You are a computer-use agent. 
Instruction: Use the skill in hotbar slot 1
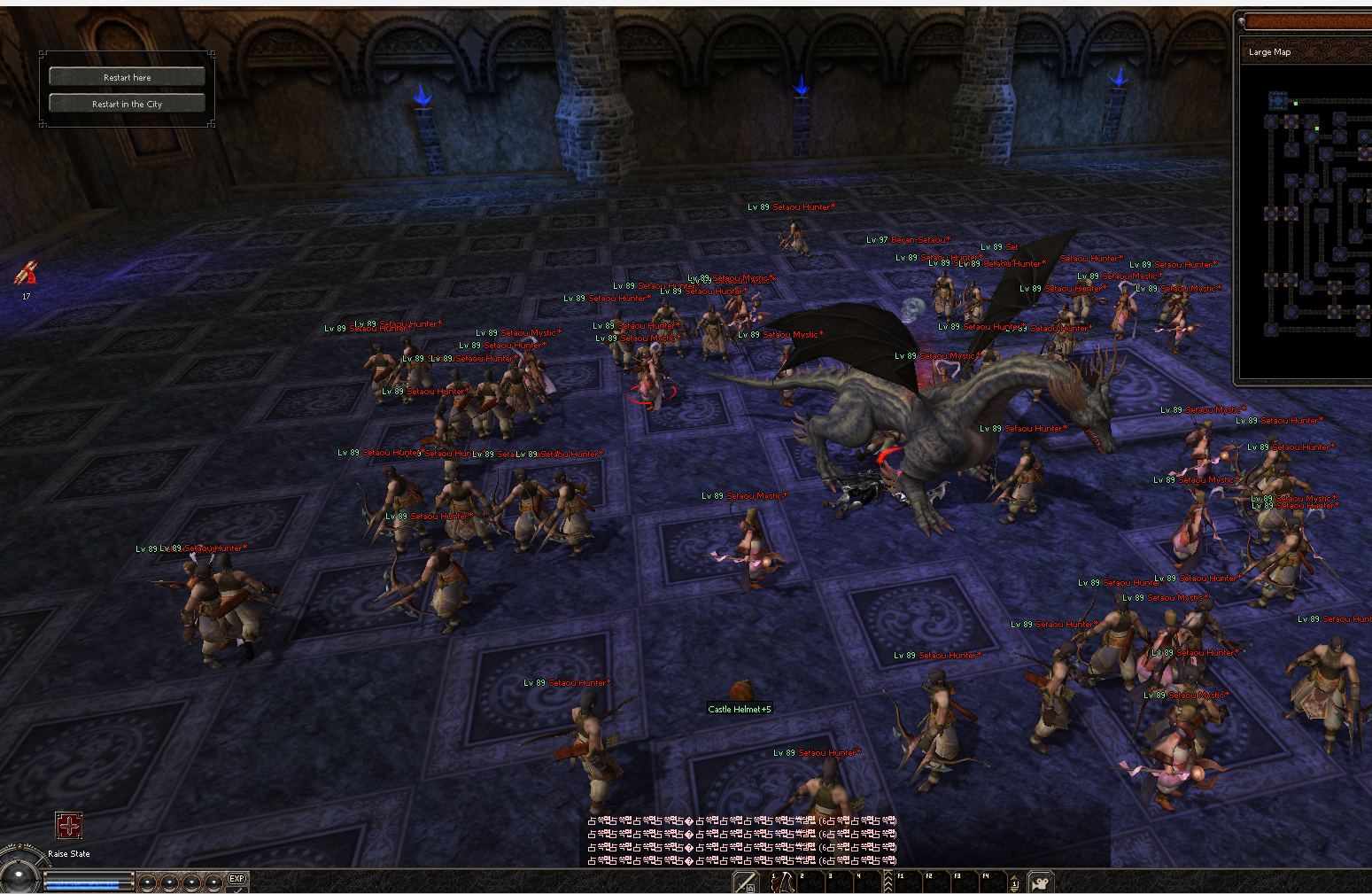781,882
